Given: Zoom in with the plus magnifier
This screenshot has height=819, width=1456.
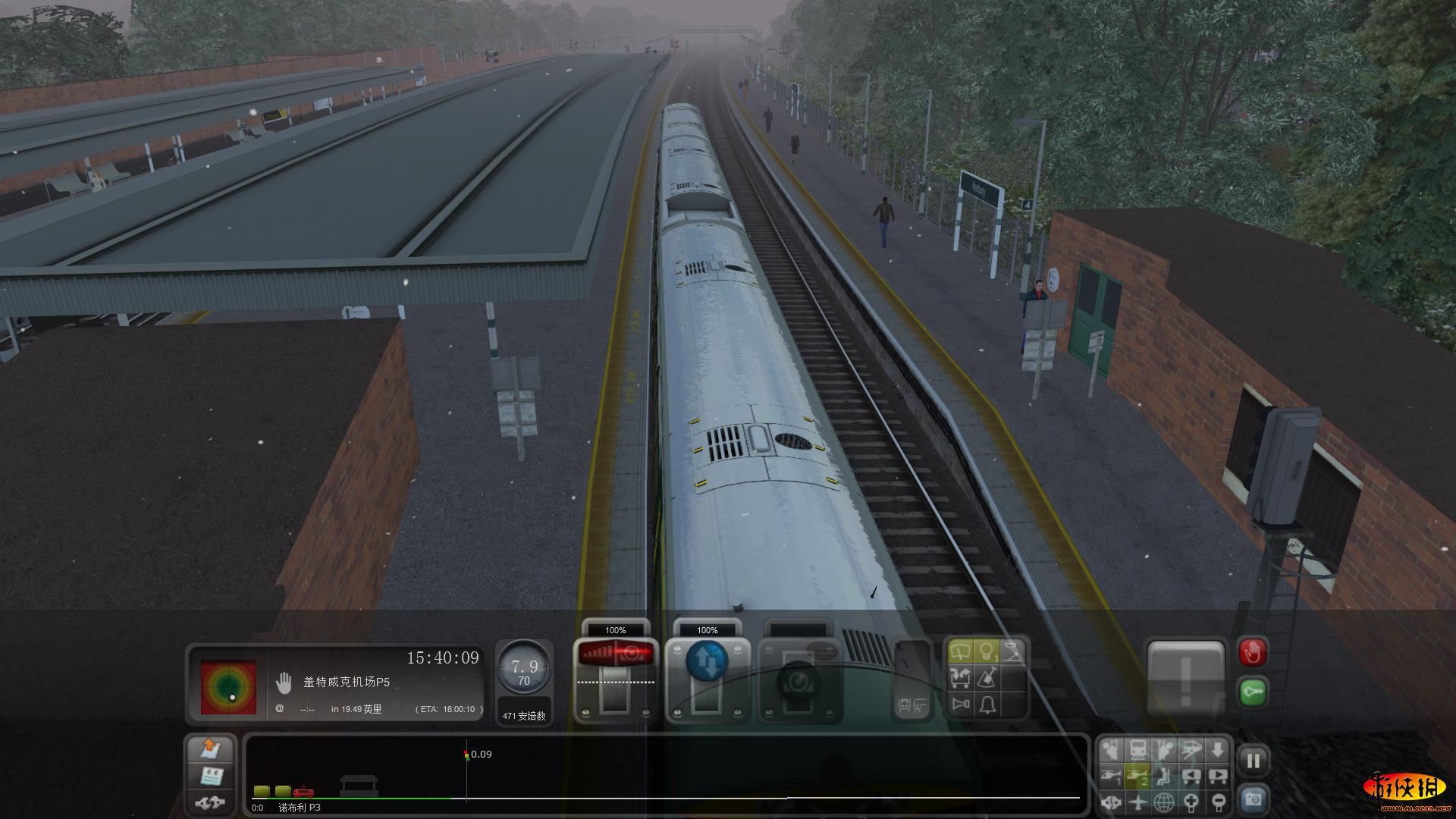Looking at the screenshot, I should click(1191, 801).
